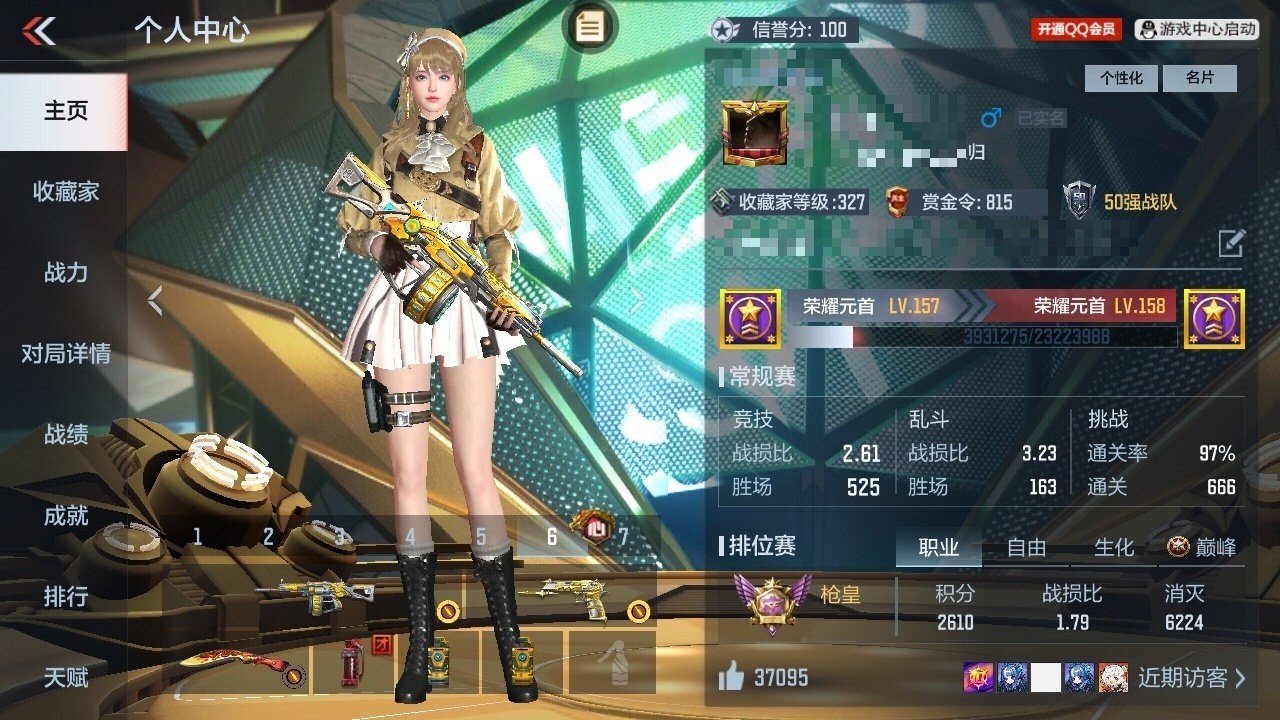The width and height of the screenshot is (1280, 720).
Task: Open the 成就 achievements page
Action: pos(65,515)
